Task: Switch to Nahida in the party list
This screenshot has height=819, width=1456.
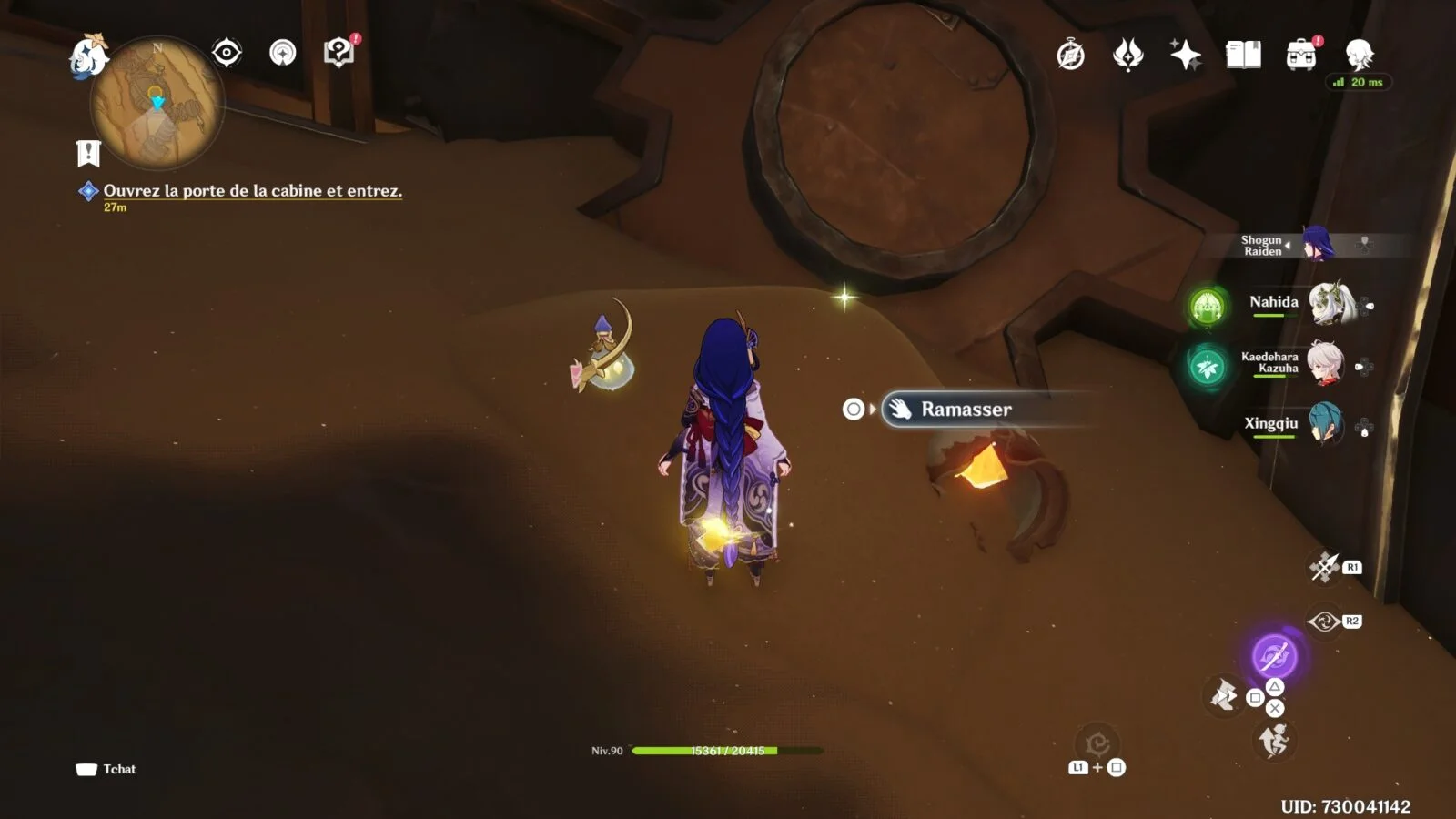Action: tap(1274, 303)
